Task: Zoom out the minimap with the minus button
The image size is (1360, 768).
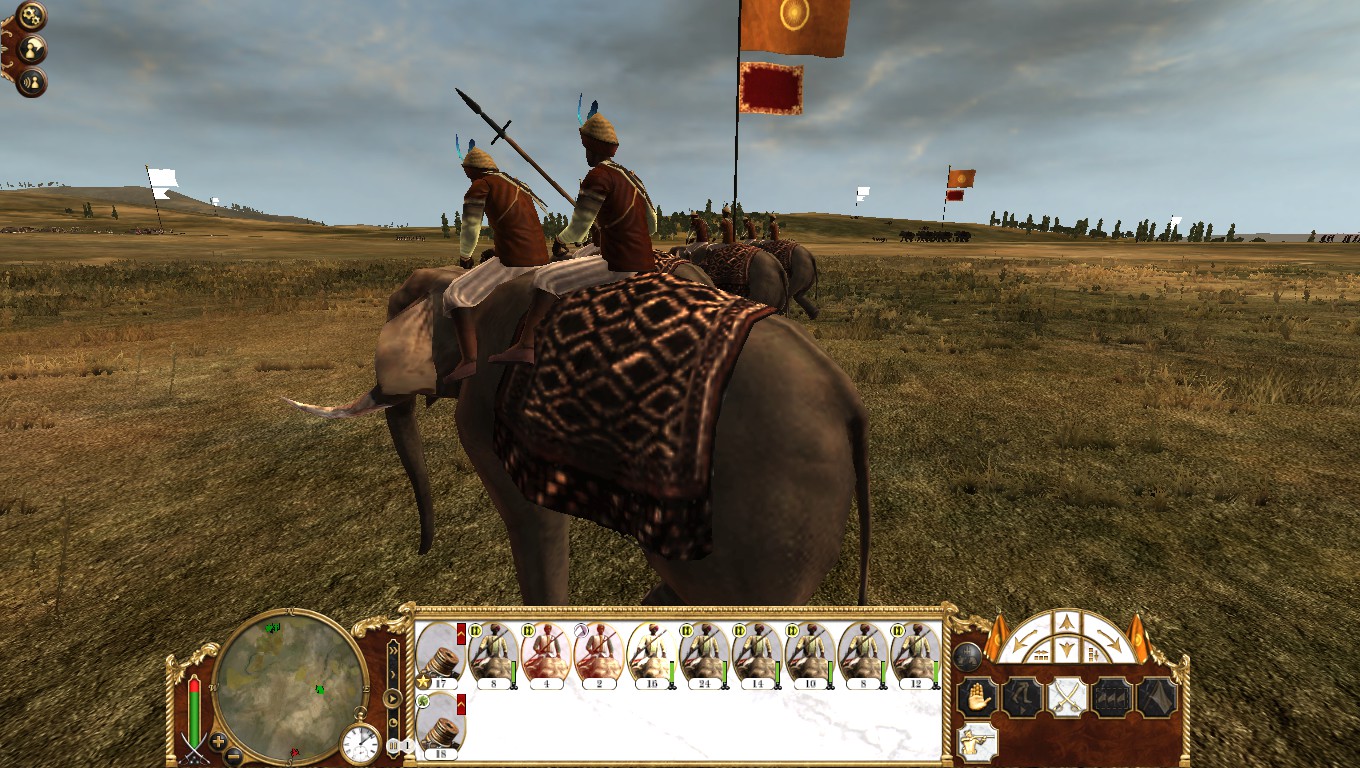Action: [233, 754]
